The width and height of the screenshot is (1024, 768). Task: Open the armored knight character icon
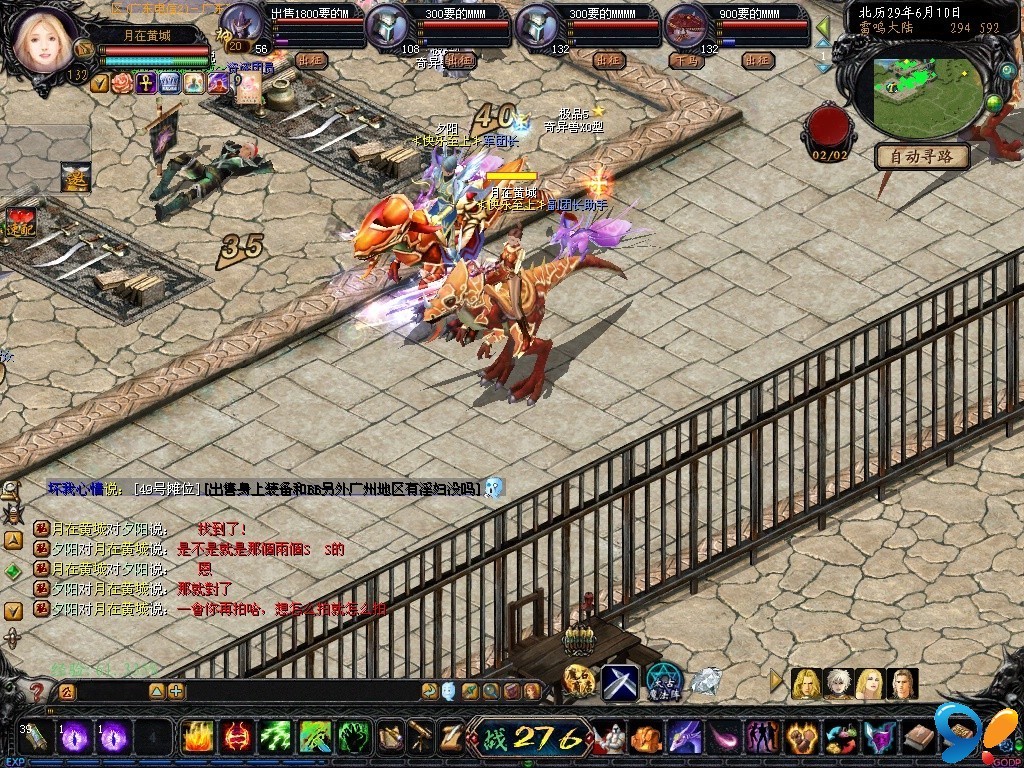pos(611,739)
